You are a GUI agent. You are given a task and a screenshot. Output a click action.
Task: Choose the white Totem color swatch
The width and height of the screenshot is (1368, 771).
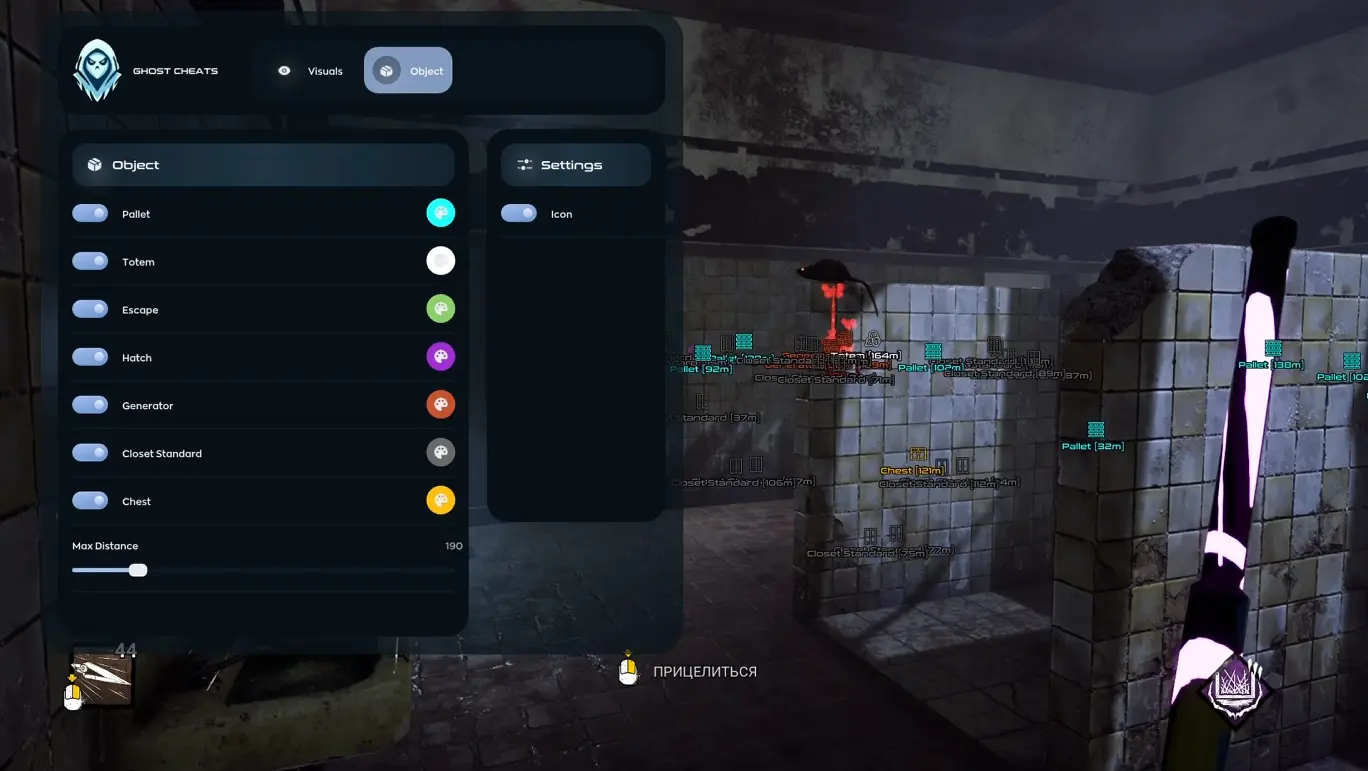[x=441, y=261]
